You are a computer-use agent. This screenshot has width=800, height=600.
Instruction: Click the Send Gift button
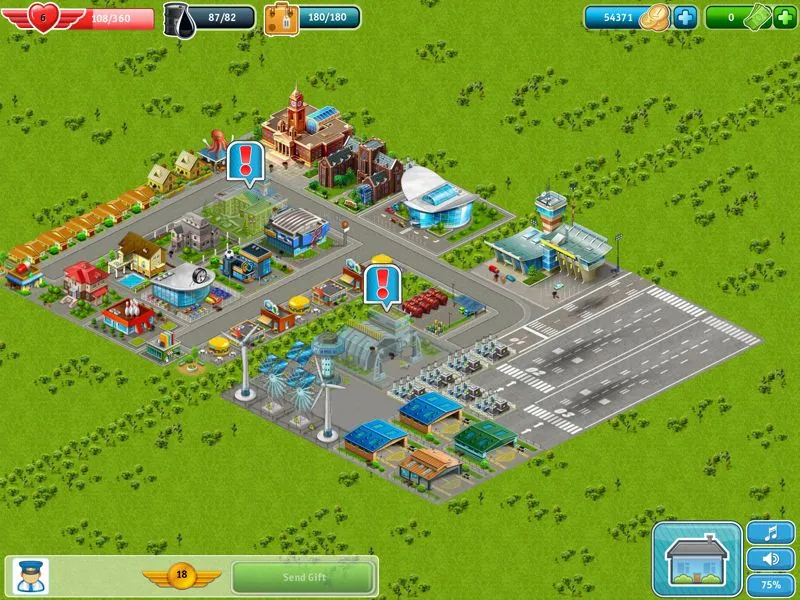pos(304,577)
